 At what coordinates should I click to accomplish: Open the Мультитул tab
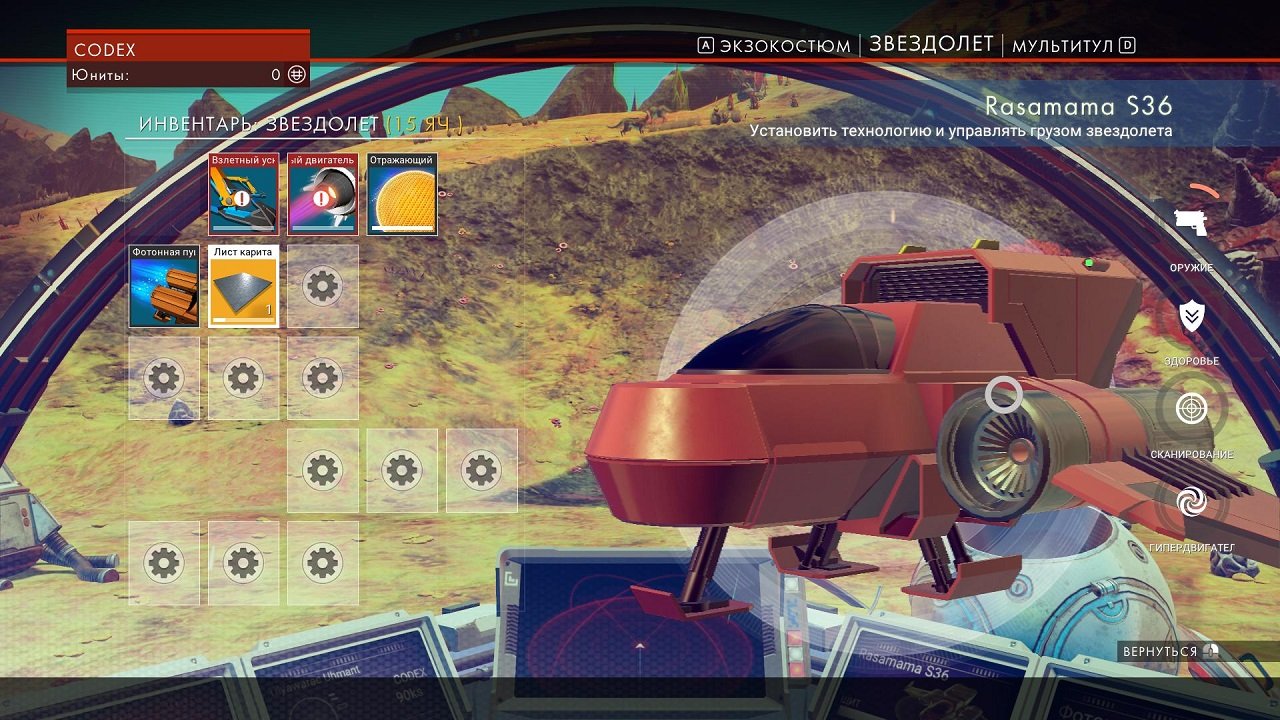coord(1060,44)
